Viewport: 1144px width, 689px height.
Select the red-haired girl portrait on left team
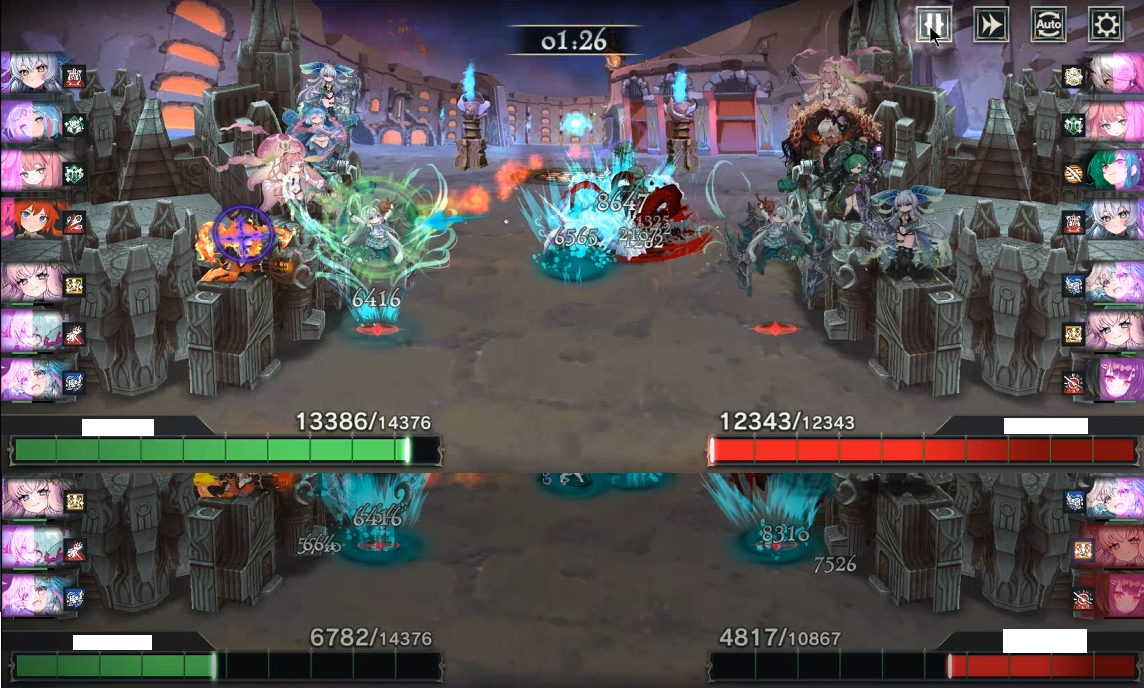31,220
